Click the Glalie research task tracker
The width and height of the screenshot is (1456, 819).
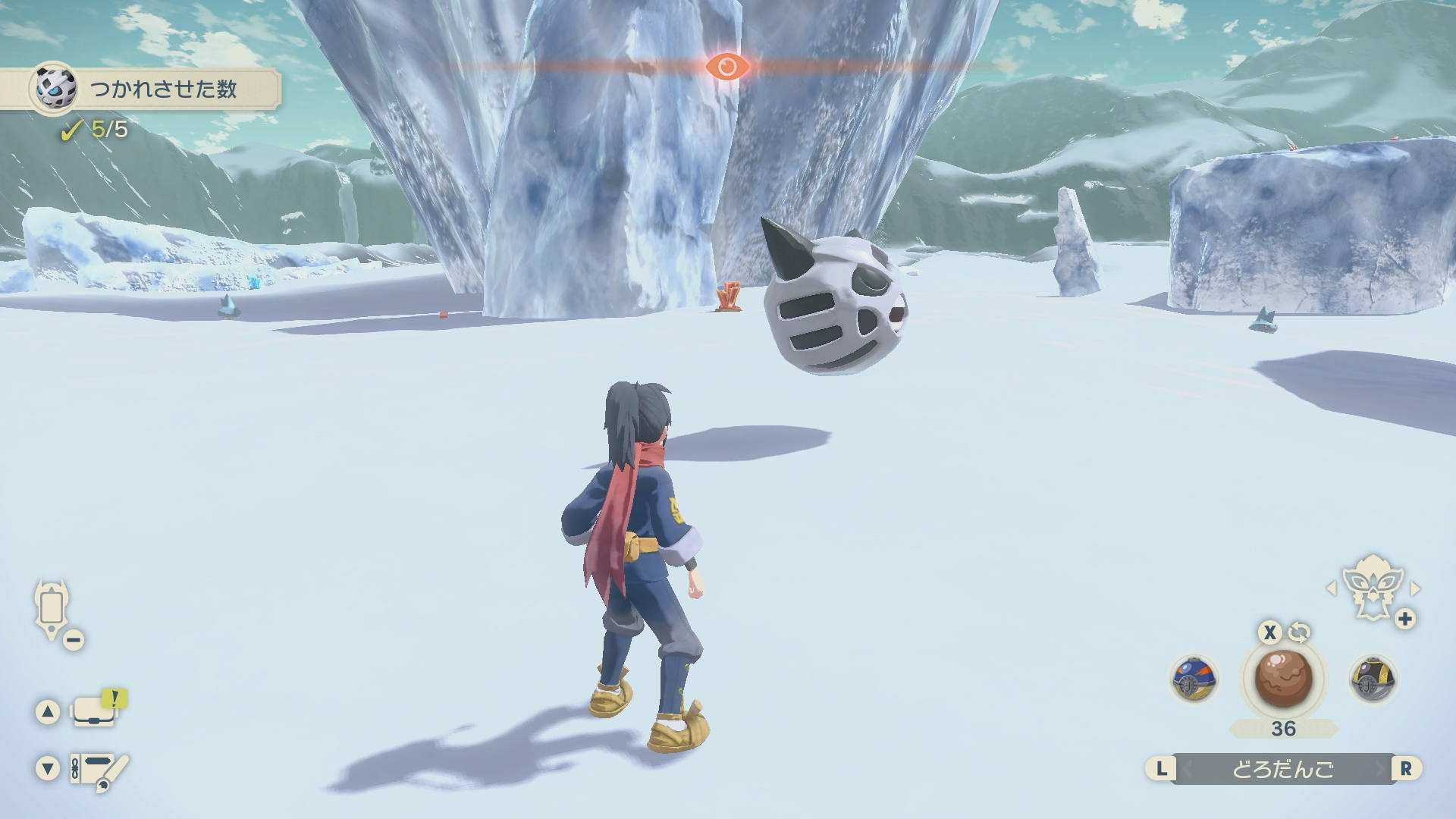pyautogui.click(x=155, y=89)
